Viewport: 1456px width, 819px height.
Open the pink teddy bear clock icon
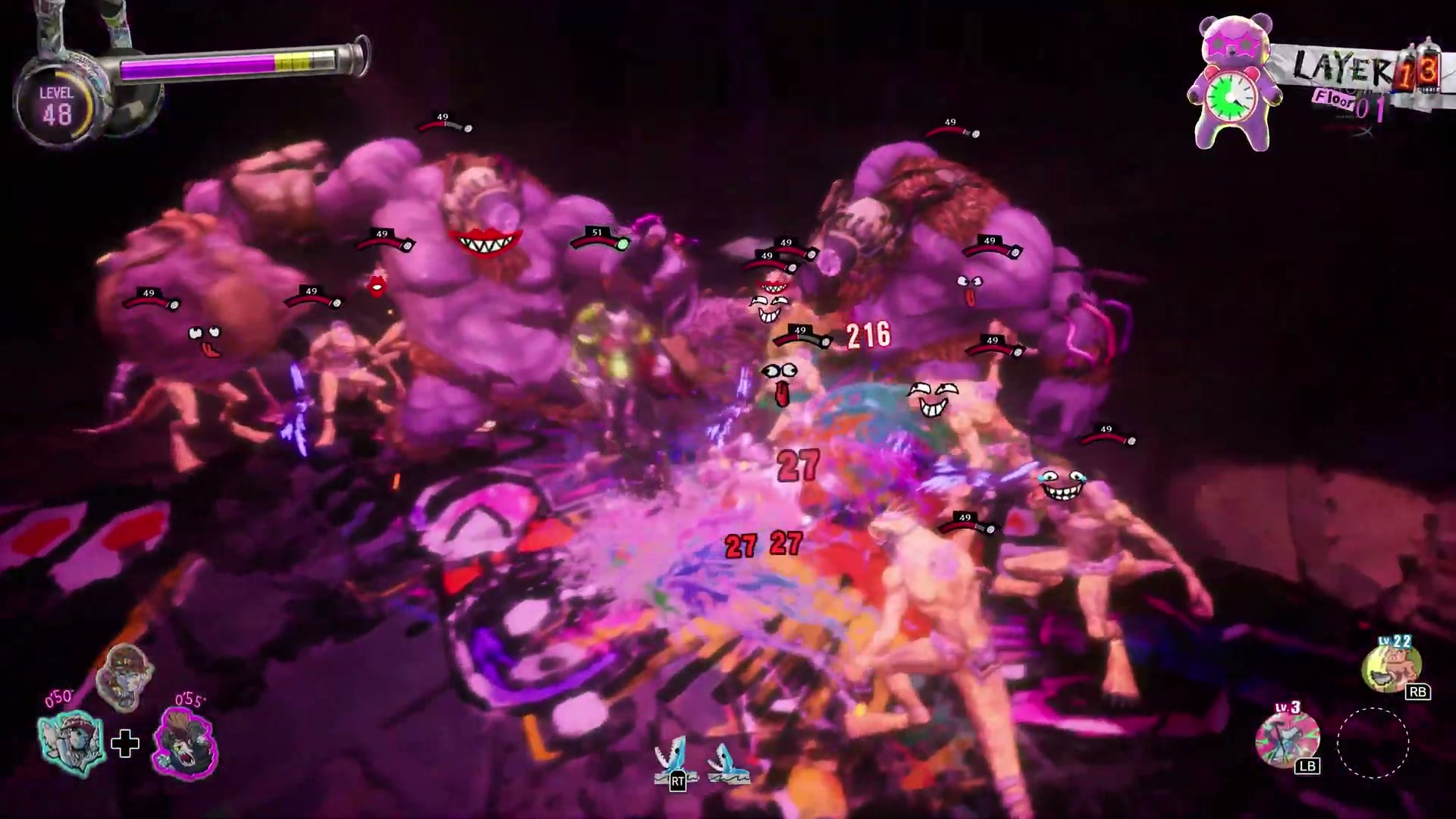click(x=1233, y=85)
